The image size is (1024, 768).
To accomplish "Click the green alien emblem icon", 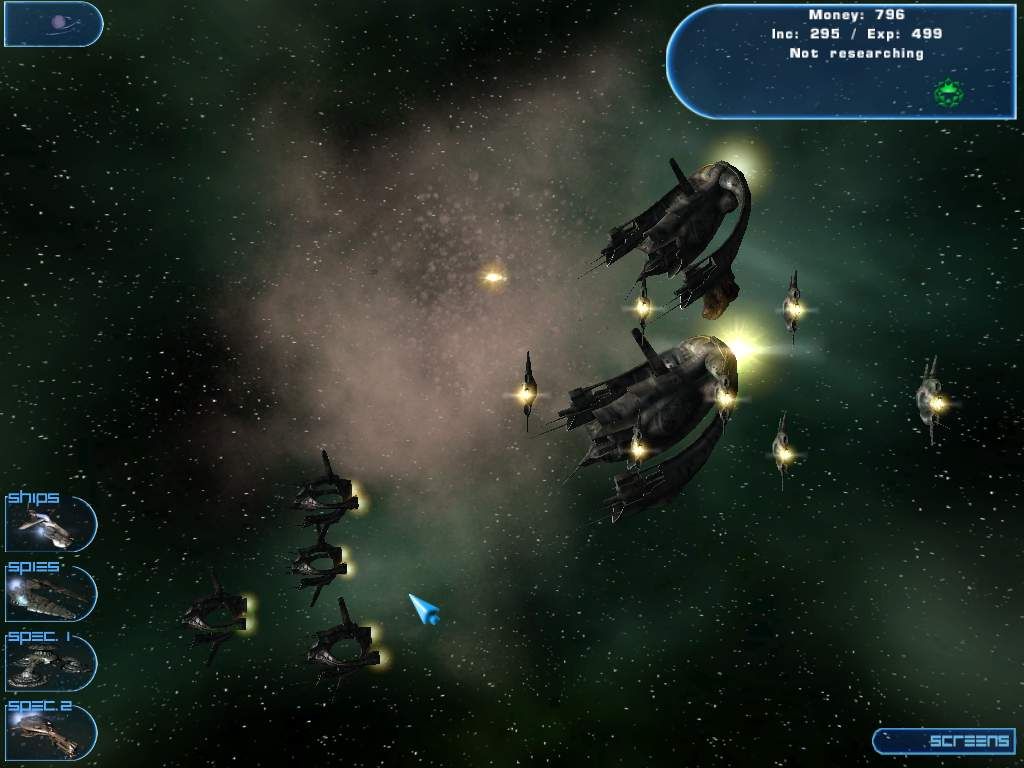I will [x=948, y=94].
